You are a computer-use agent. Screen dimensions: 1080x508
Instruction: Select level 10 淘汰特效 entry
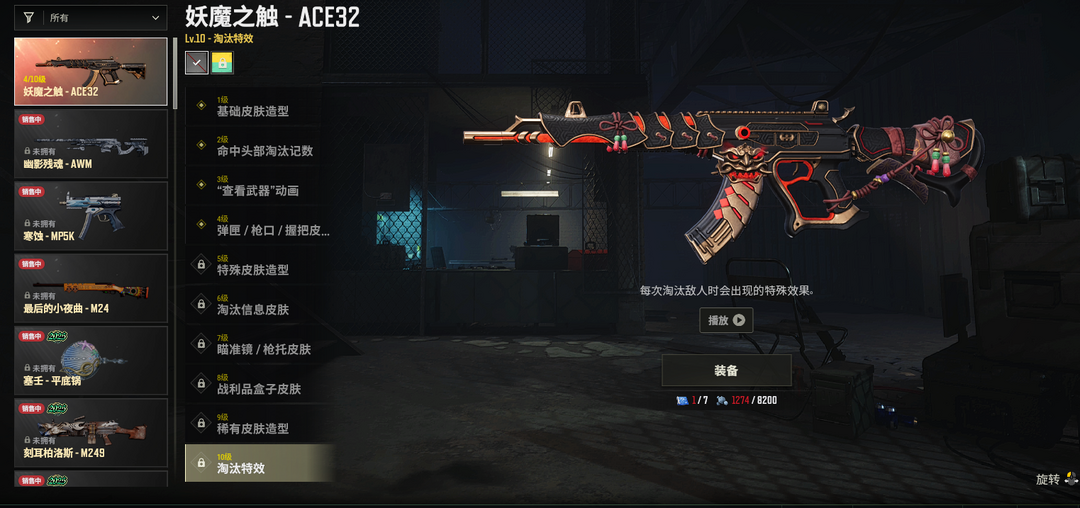(259, 464)
